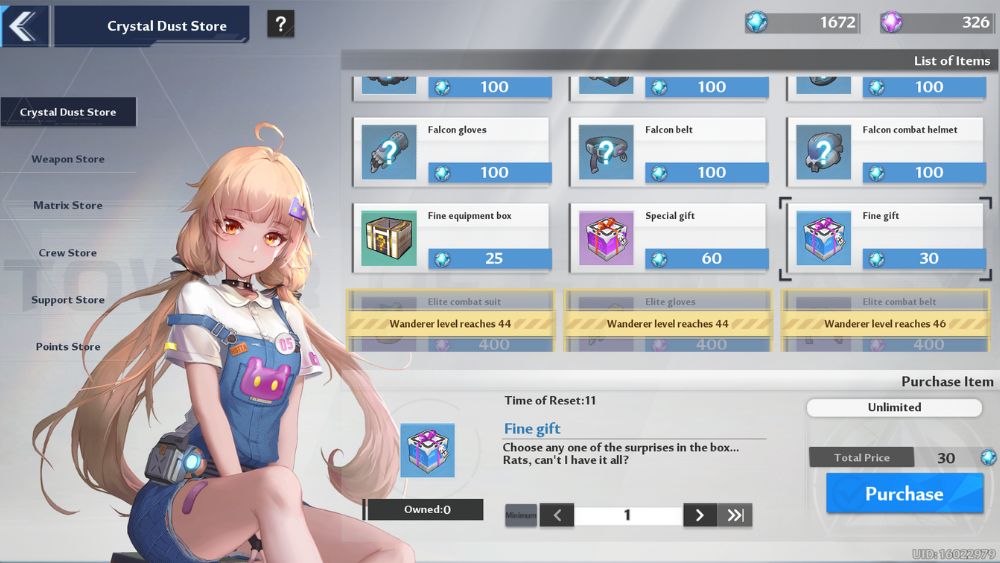Select the locked Elite combat suit item
Image resolution: width=1000 pixels, height=563 pixels.
pyautogui.click(x=452, y=323)
